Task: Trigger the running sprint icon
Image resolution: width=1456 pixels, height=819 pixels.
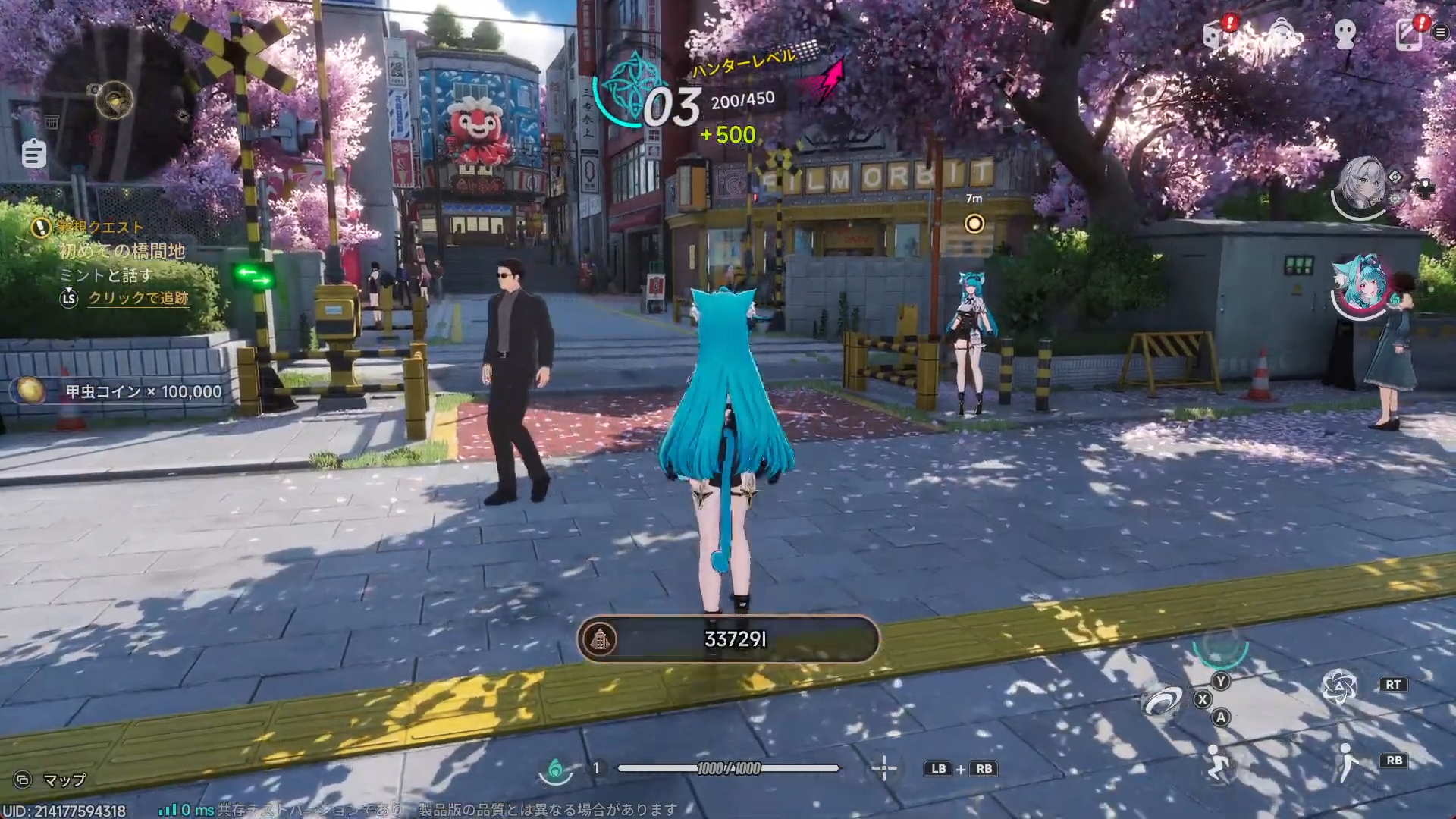Action: [1217, 763]
